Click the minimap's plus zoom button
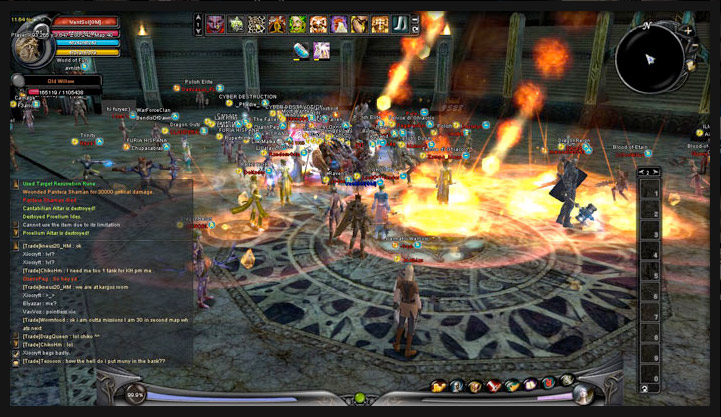Screen dimensions: 721x417 pyautogui.click(x=689, y=31)
